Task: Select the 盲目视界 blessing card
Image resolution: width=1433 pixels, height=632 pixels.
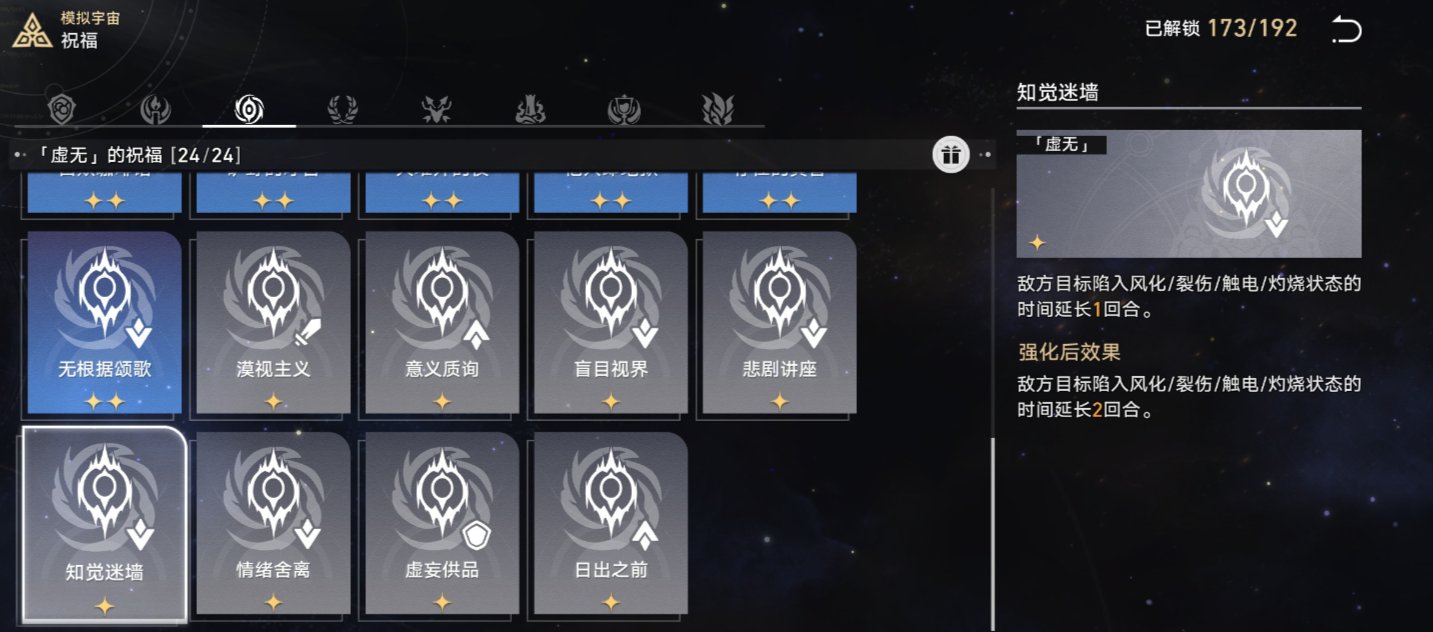Action: point(611,322)
